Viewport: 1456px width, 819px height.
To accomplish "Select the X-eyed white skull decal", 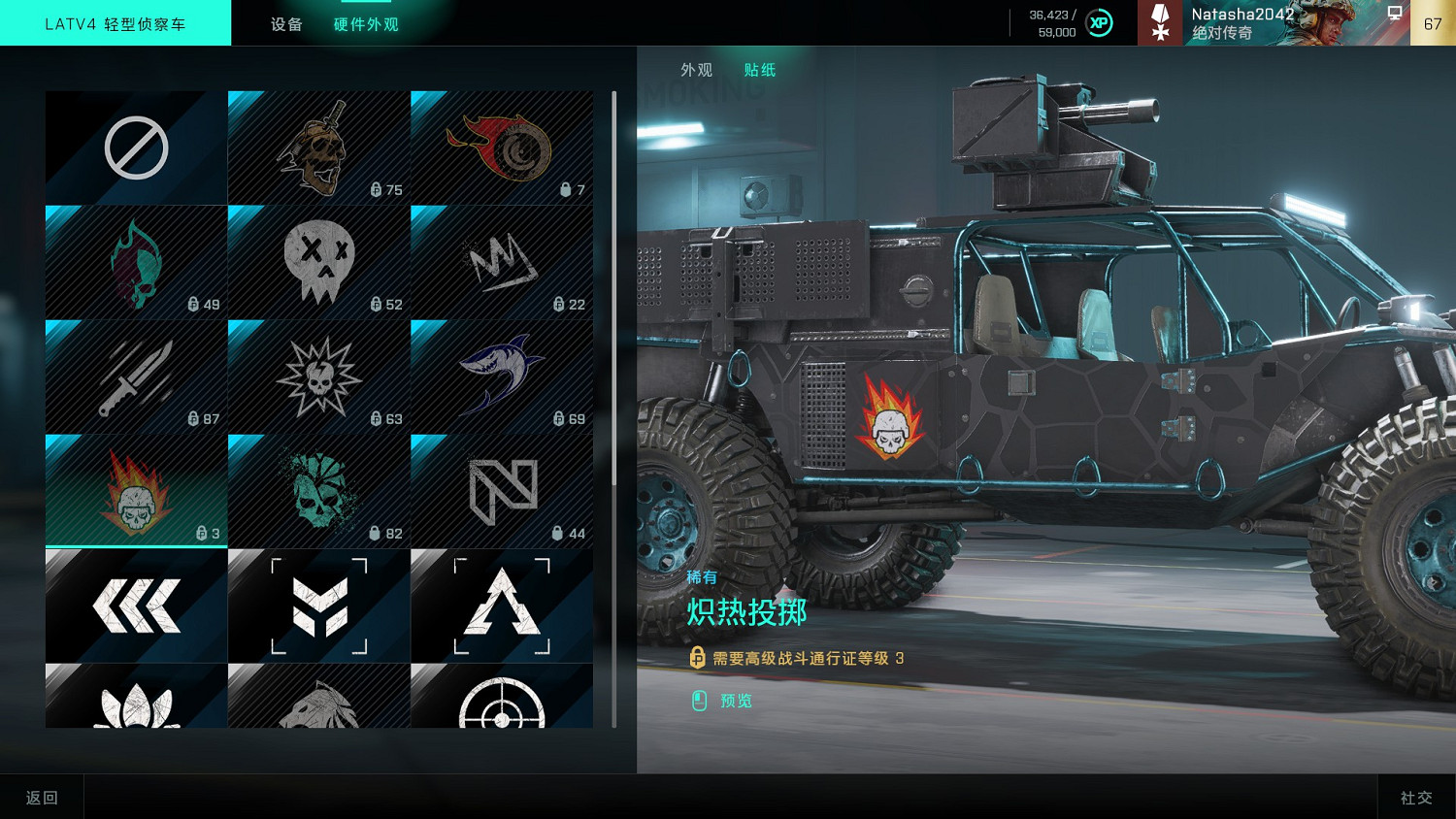I will pos(318,262).
